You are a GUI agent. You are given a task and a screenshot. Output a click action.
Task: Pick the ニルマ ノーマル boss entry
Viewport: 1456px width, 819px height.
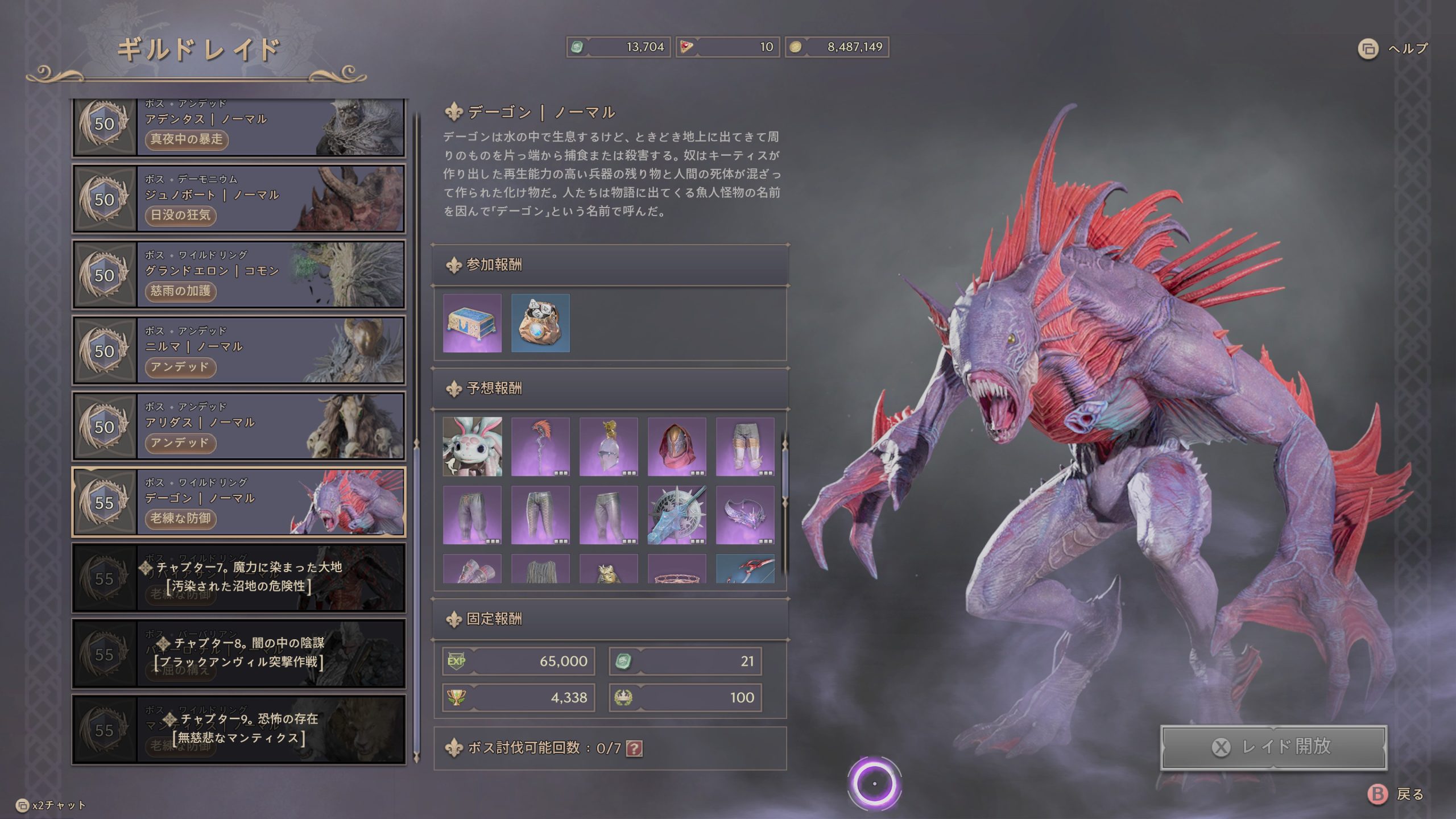[x=239, y=350]
